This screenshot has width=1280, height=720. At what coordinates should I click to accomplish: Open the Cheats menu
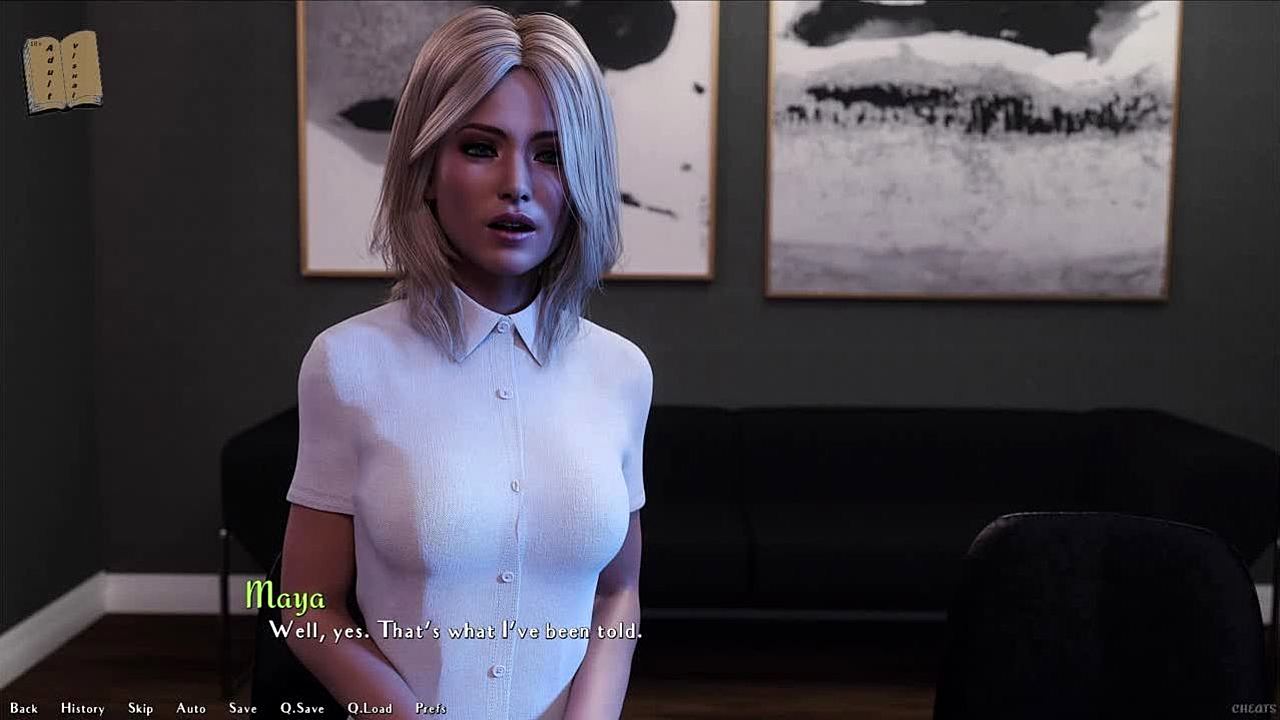tap(1253, 708)
